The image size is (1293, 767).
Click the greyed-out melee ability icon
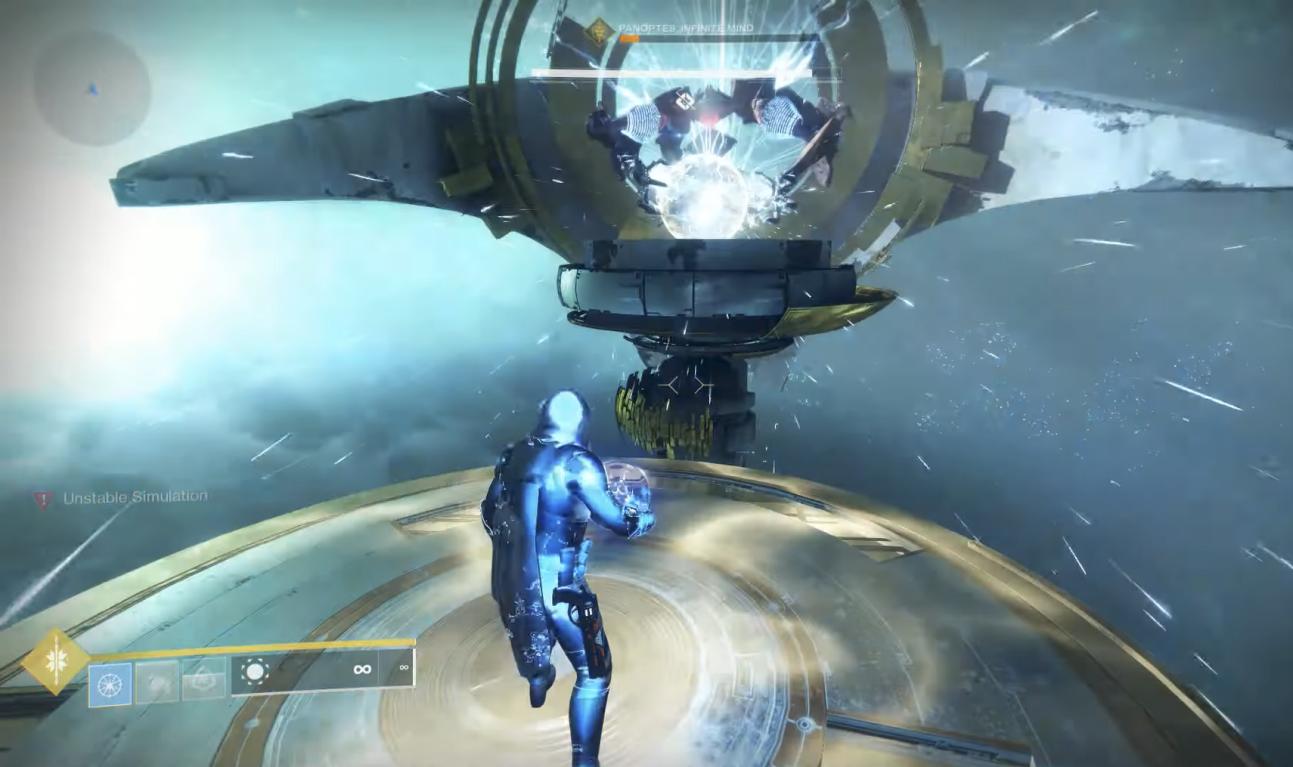pos(157,681)
